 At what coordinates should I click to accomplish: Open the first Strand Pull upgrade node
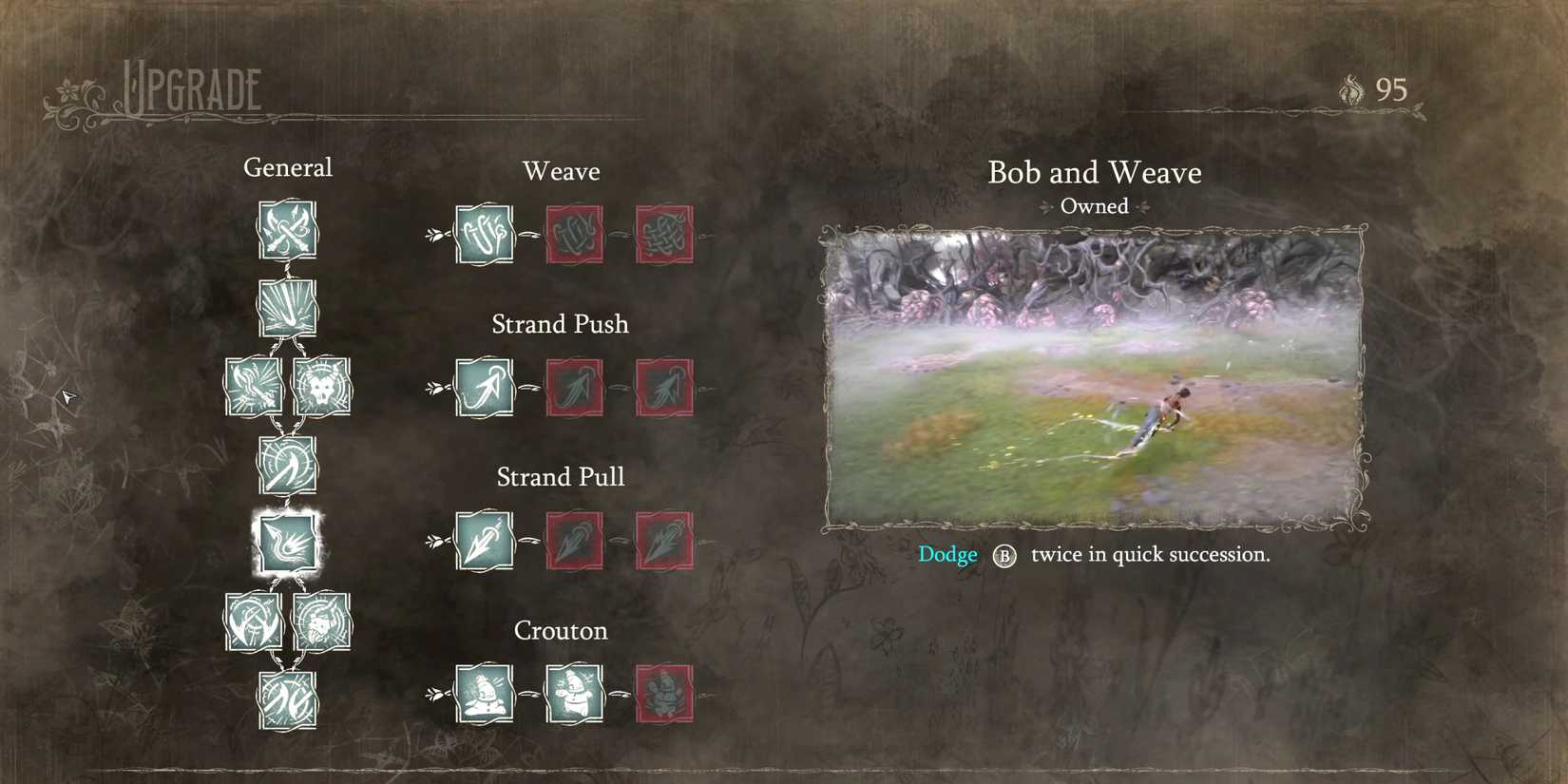tap(485, 542)
